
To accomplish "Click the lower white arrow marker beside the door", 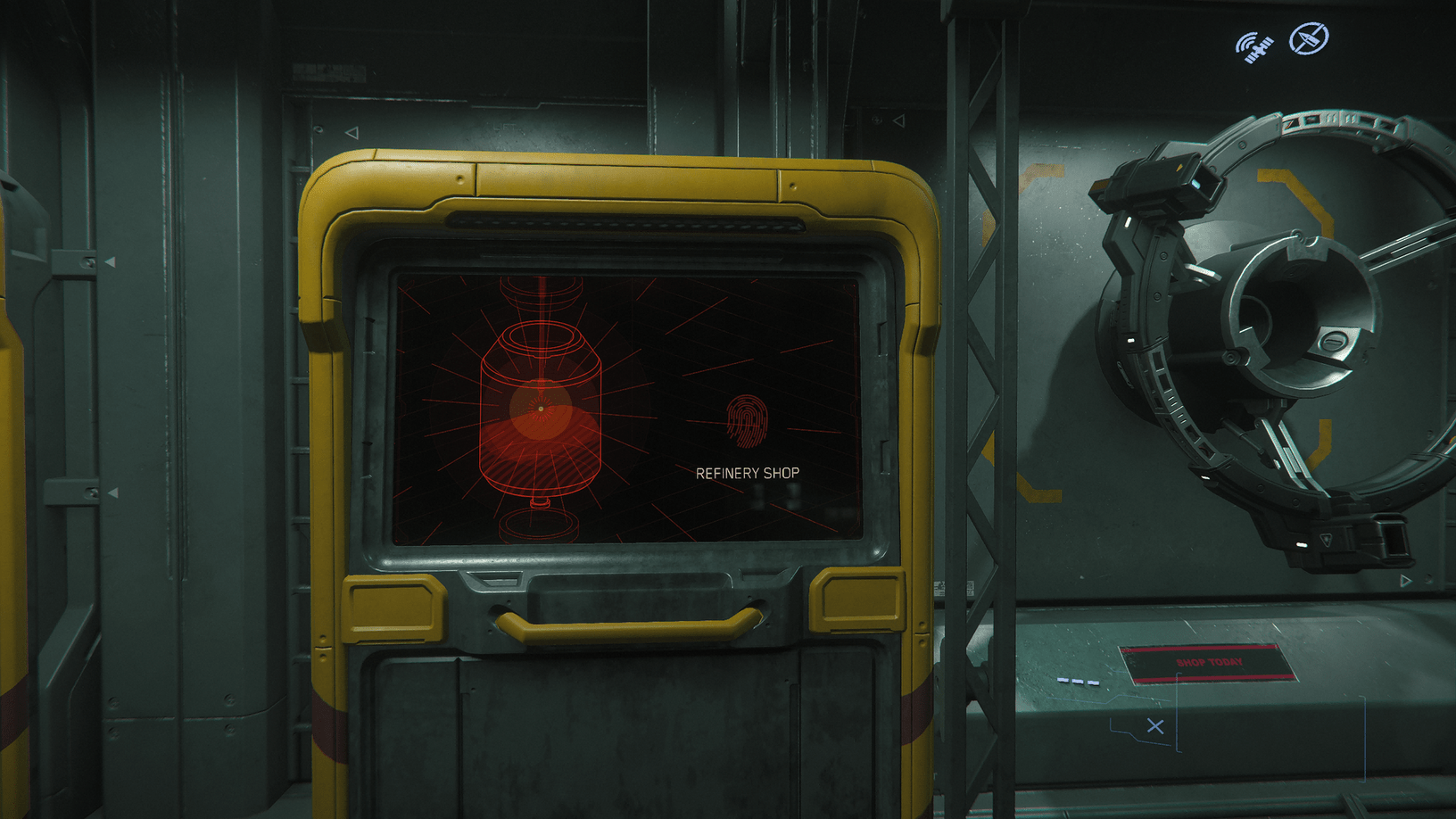I will 112,492.
